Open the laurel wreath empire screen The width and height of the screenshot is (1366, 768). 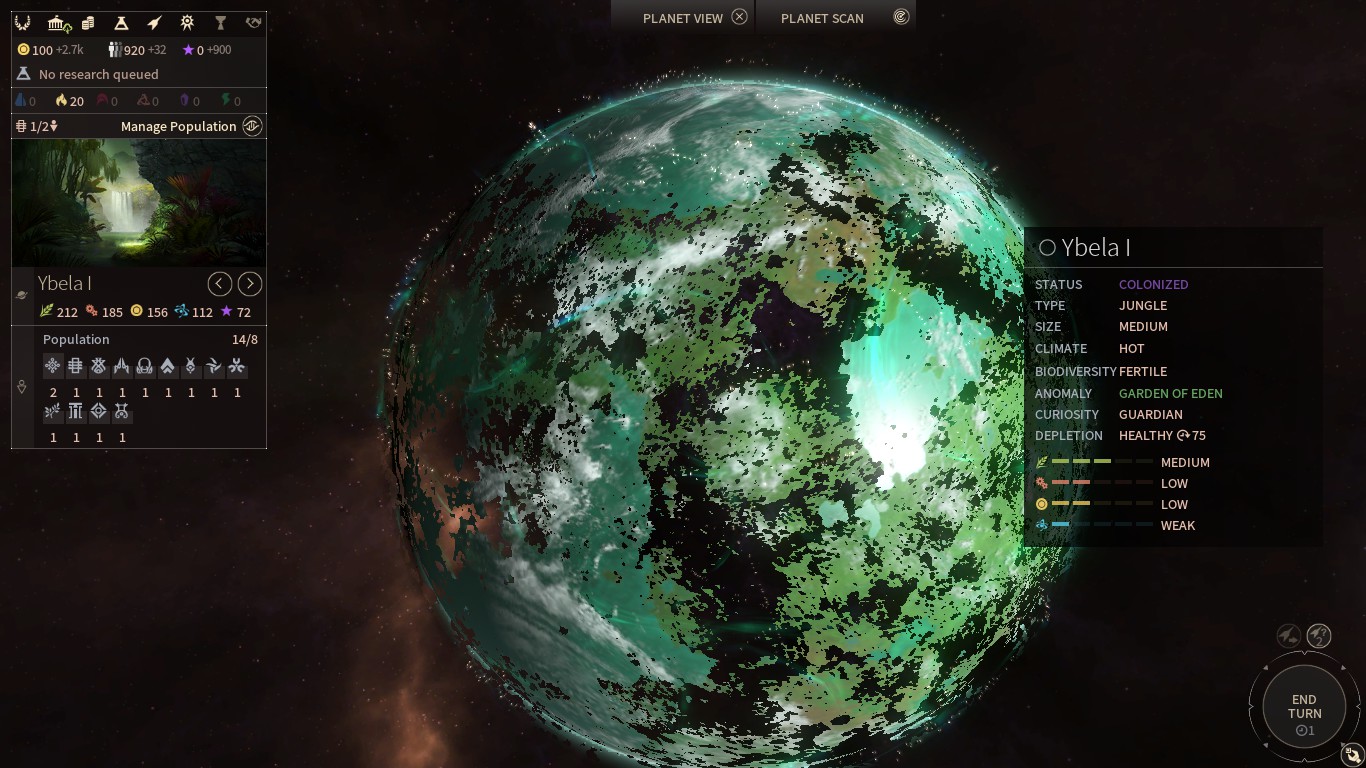click(22, 22)
